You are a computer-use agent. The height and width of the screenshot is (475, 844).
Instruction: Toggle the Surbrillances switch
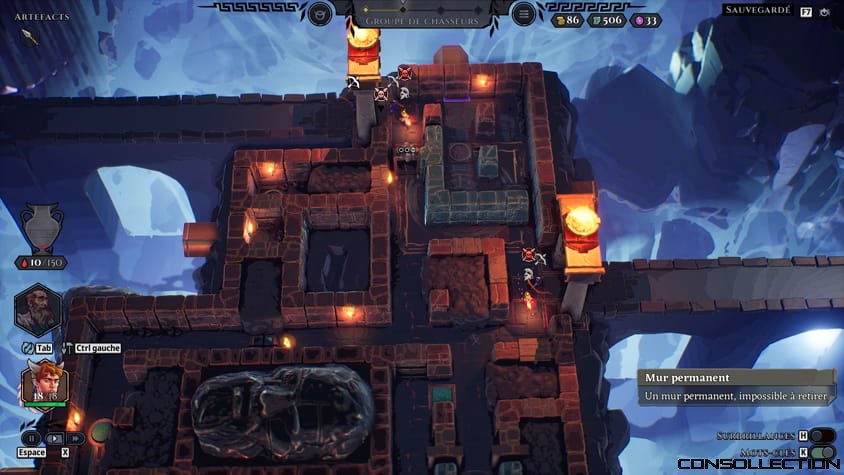[822, 436]
